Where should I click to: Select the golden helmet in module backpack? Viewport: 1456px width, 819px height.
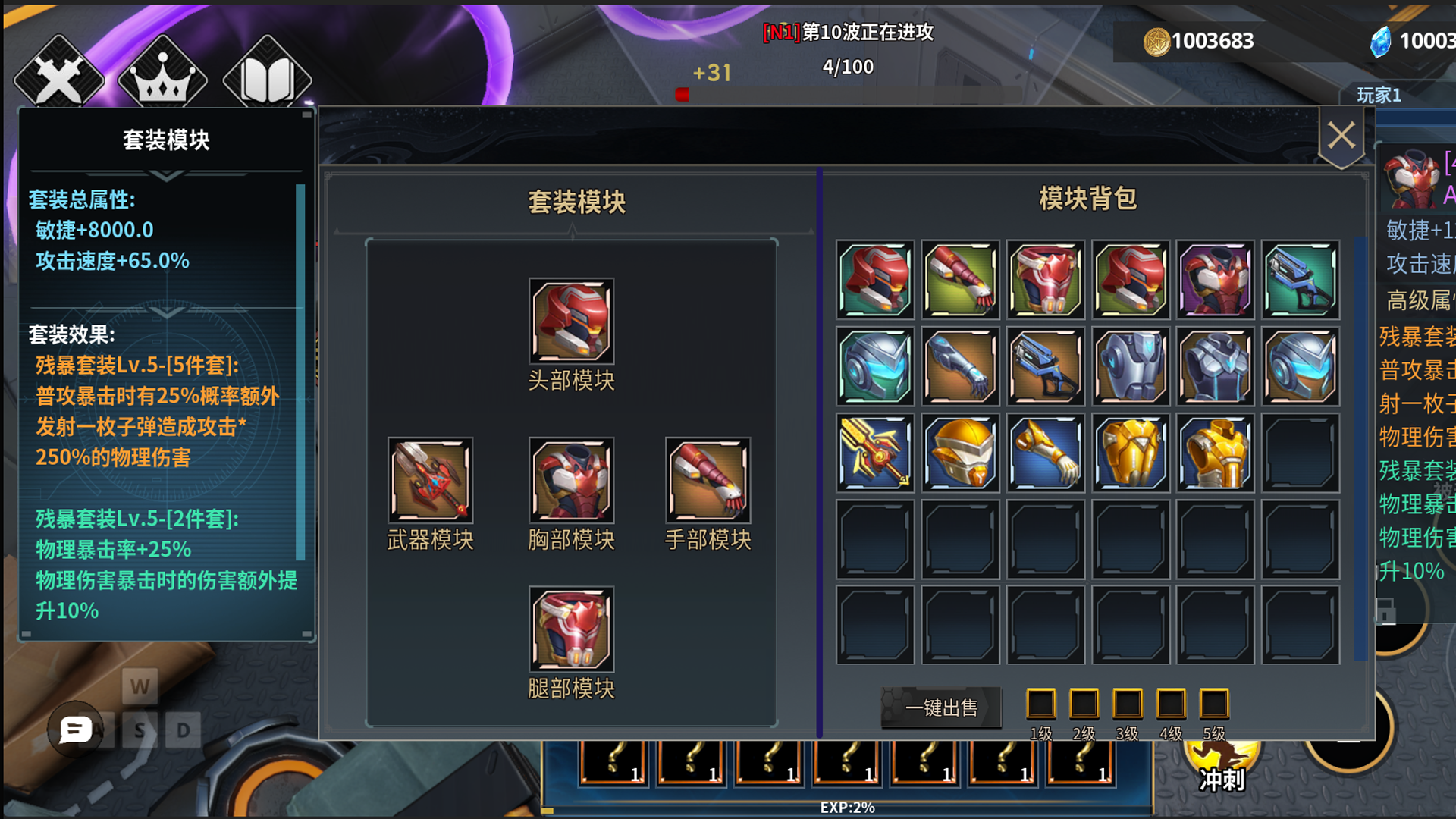[x=959, y=453]
